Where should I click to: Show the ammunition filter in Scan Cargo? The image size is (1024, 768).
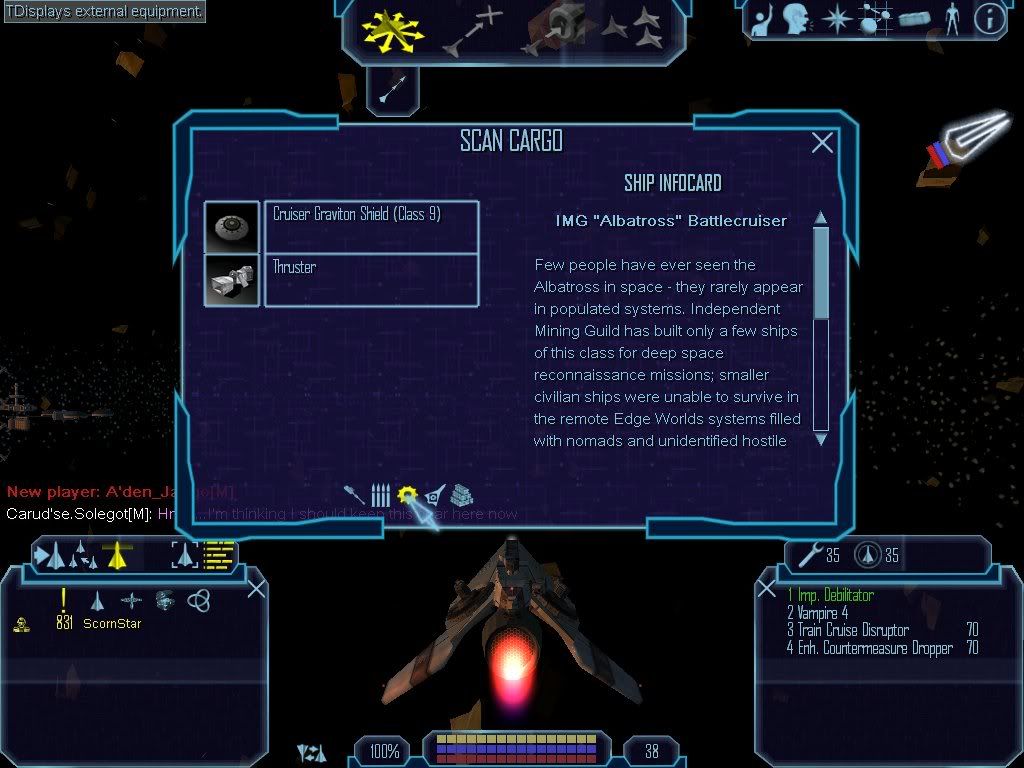point(380,494)
